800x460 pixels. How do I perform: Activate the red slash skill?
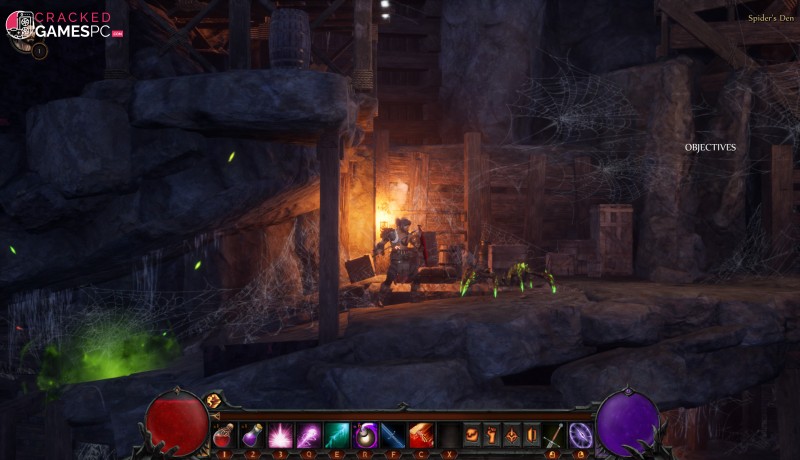422,435
